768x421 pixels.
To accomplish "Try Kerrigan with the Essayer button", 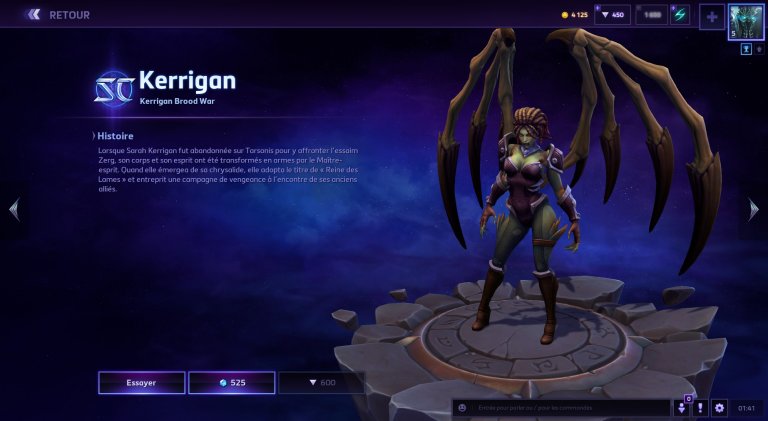I will (141, 383).
